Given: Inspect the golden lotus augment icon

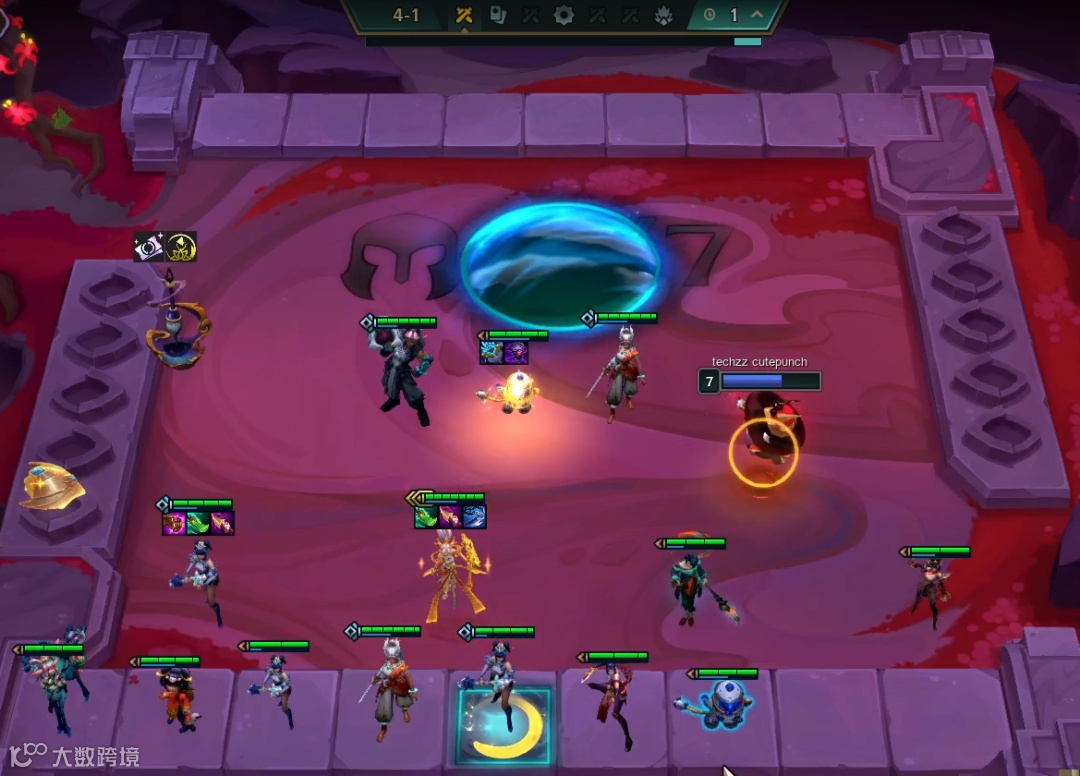Looking at the screenshot, I should (181, 246).
